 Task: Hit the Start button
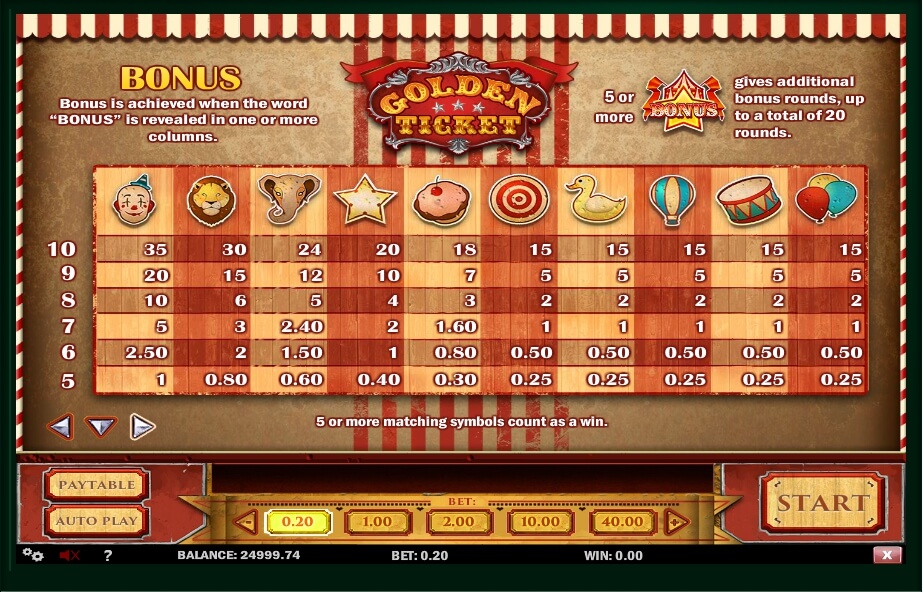tap(823, 503)
